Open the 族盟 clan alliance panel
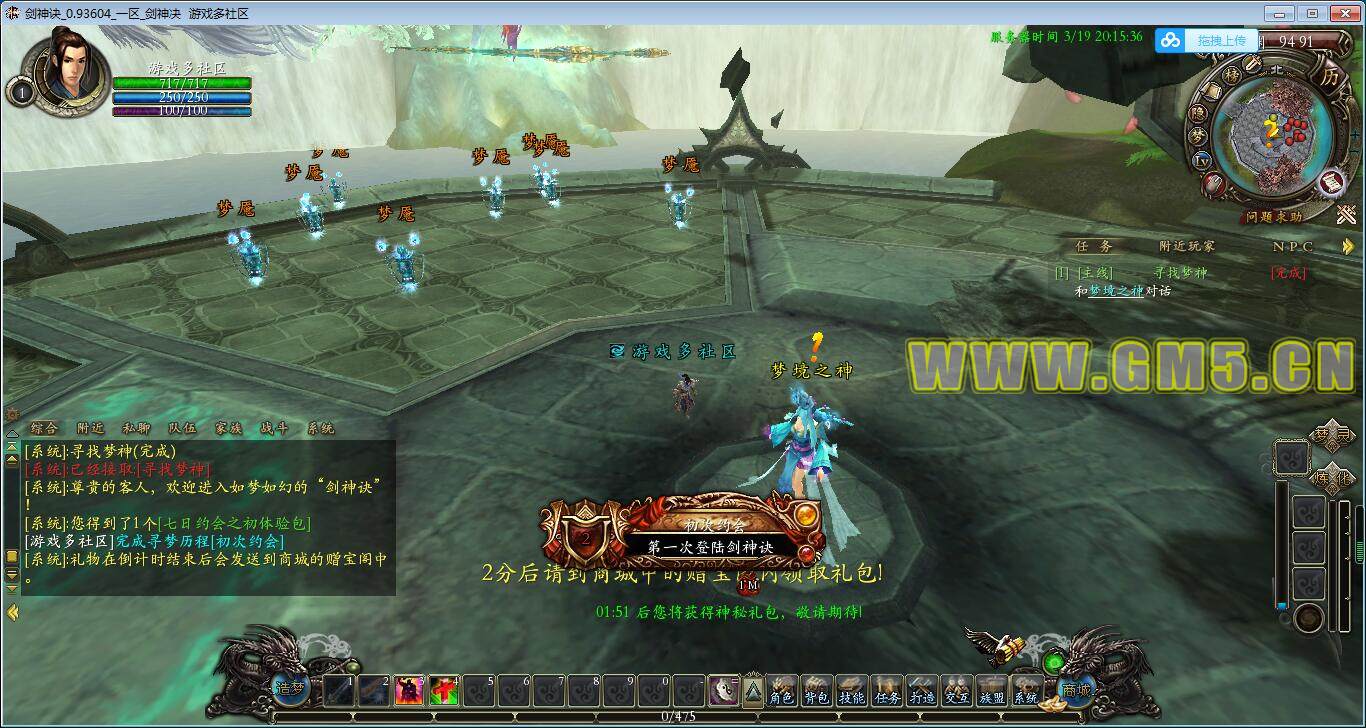Viewport: 1366px width, 728px height. 992,692
